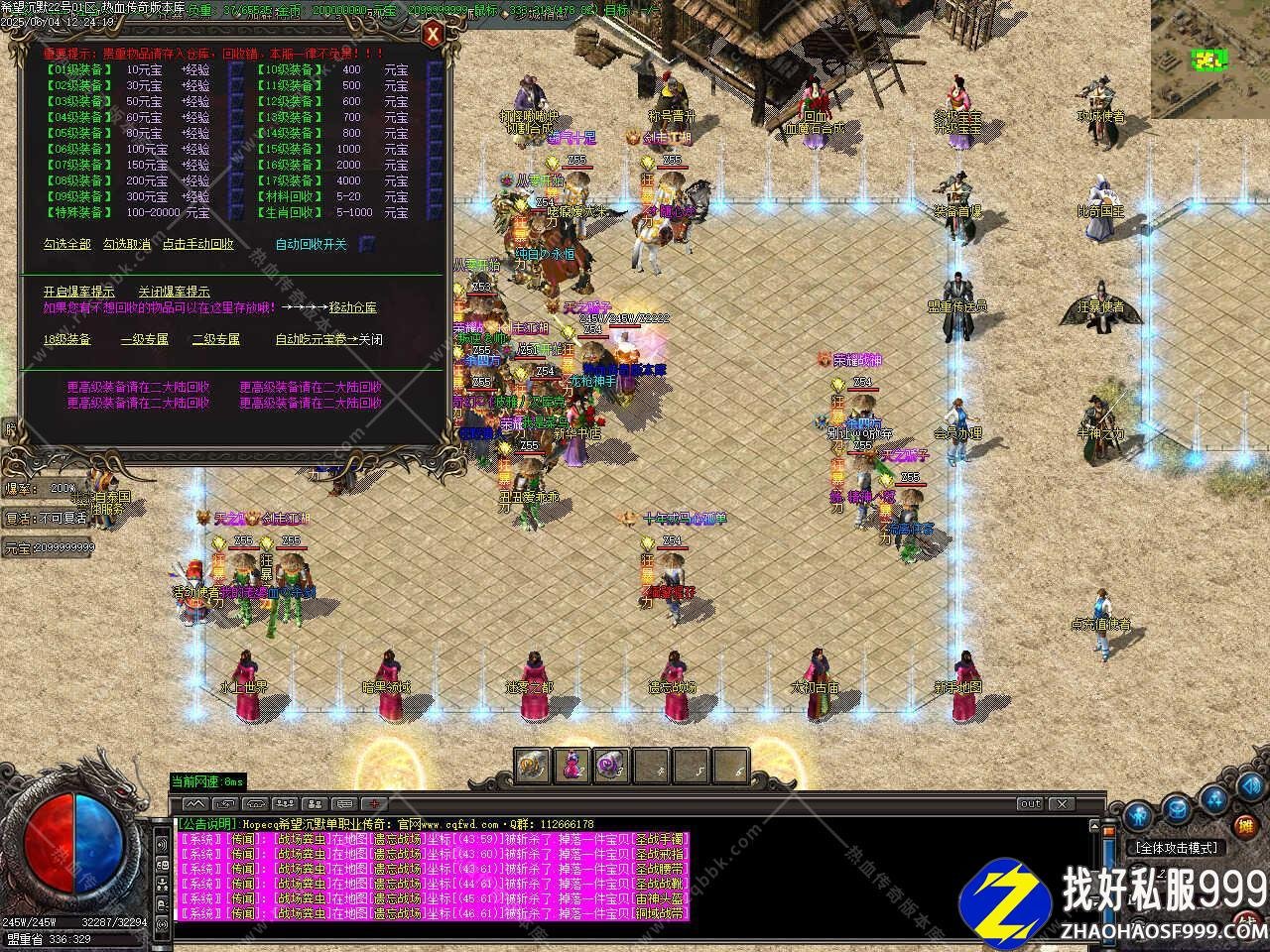This screenshot has width=1270, height=952.
Task: Use the red potion in hotbar slot 2
Action: pyautogui.click(x=572, y=766)
